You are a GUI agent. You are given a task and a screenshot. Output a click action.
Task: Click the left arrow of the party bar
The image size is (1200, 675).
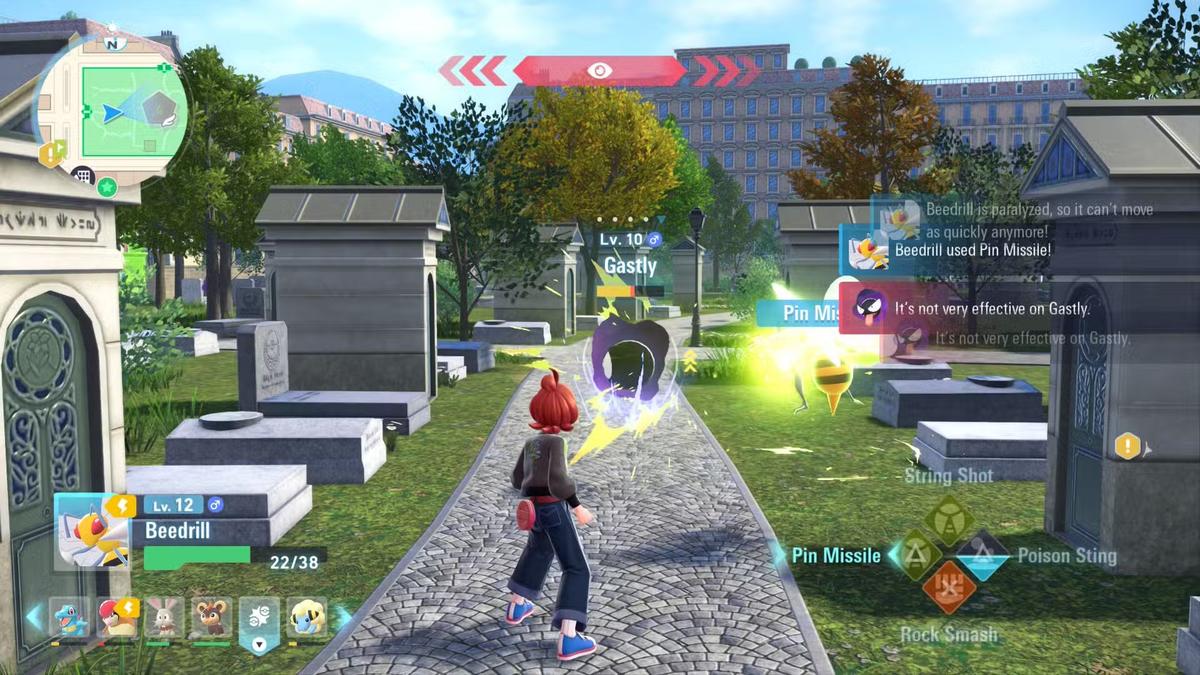35,618
